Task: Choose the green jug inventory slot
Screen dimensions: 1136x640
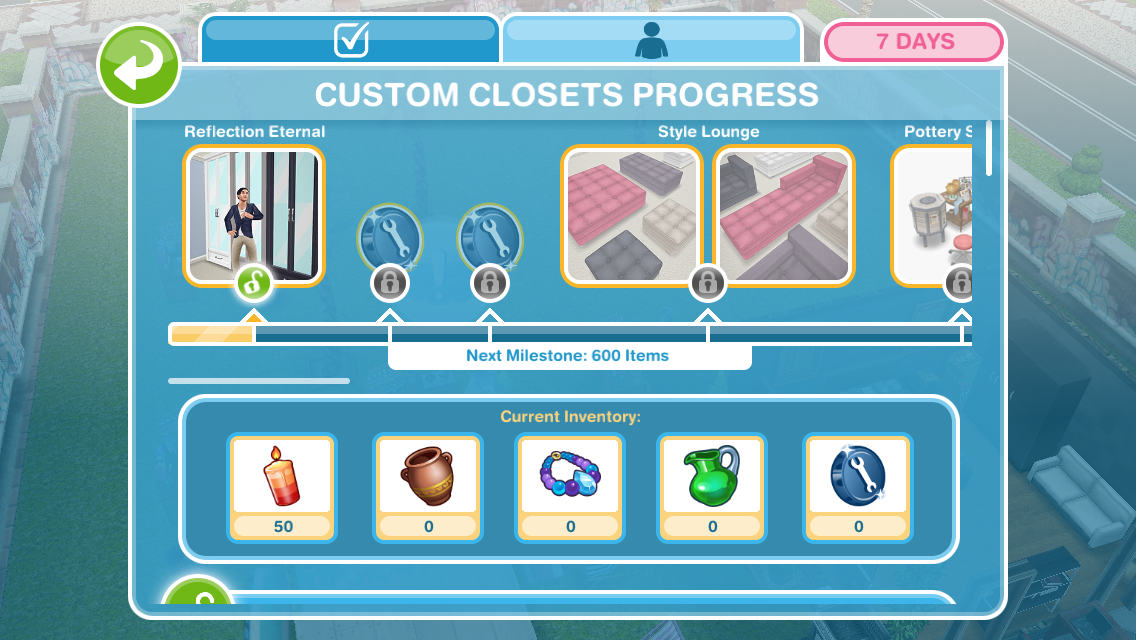Action: pos(713,487)
